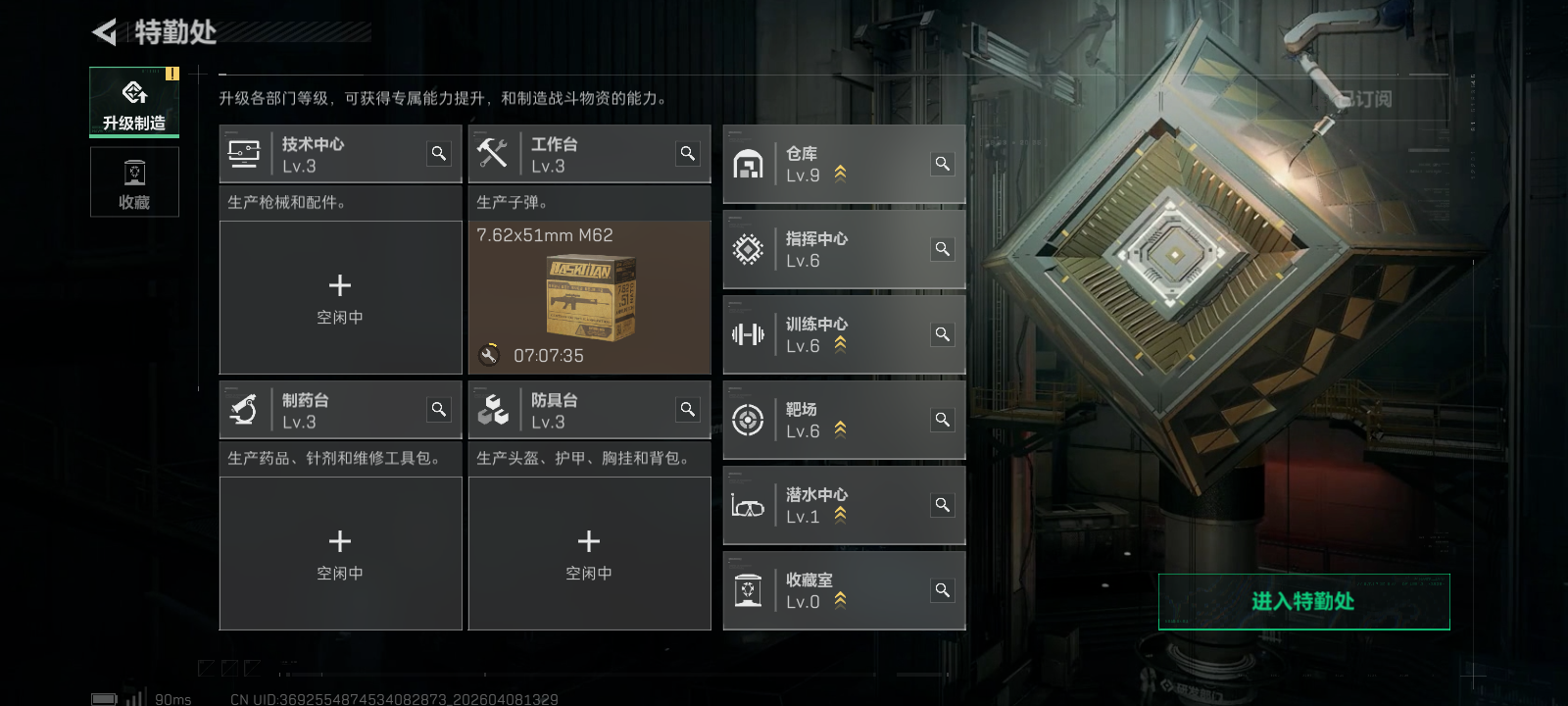Go back using the arrow beside 特勤处

[105, 32]
